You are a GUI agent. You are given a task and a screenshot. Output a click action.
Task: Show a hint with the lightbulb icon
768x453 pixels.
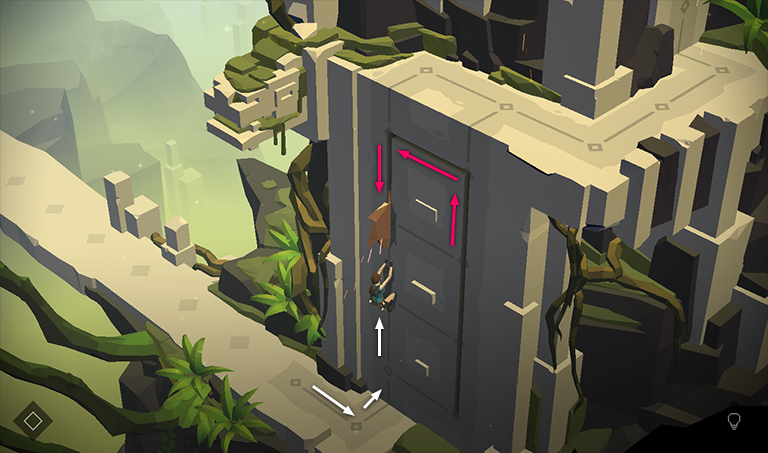(733, 420)
